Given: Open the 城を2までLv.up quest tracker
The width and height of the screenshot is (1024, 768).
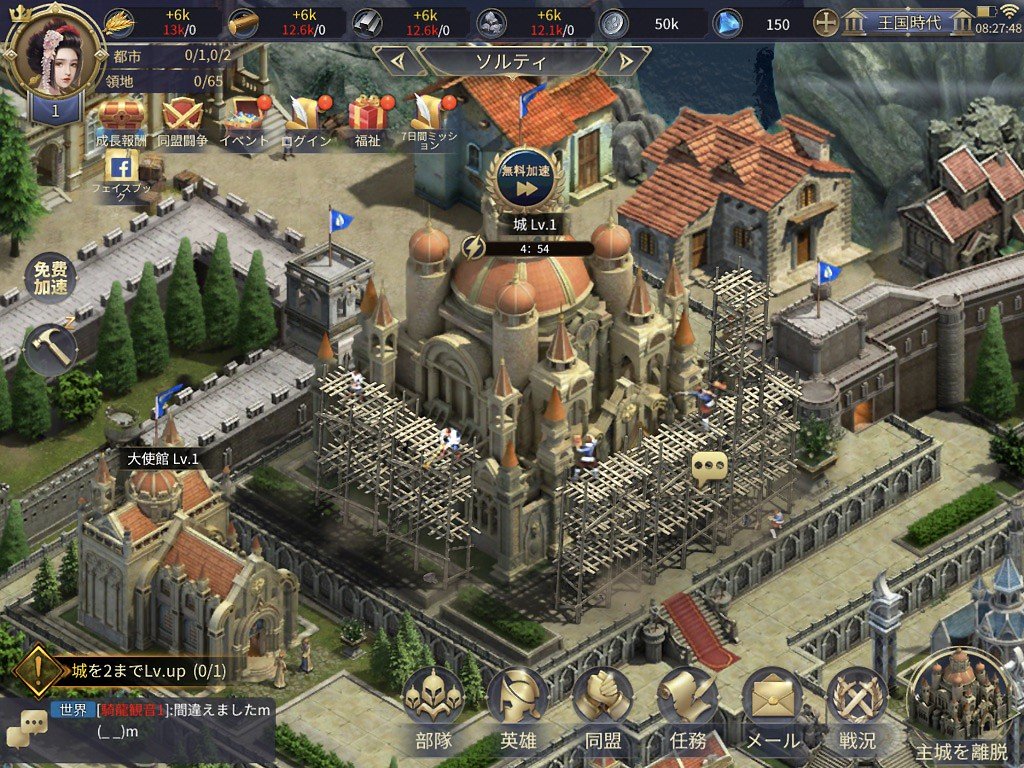Looking at the screenshot, I should tap(130, 670).
